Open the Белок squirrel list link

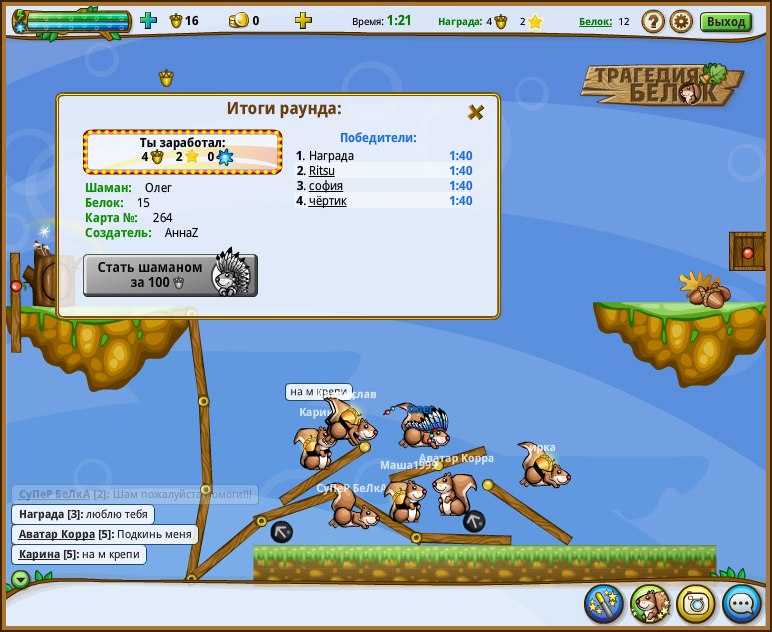595,21
